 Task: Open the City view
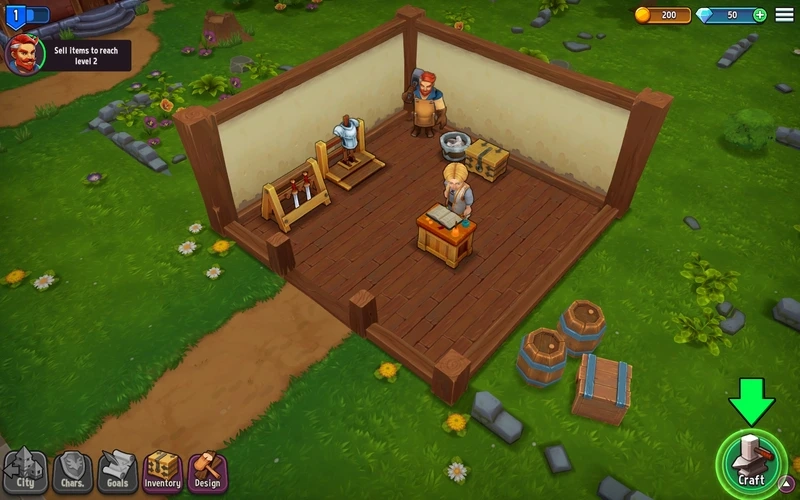(x=26, y=470)
